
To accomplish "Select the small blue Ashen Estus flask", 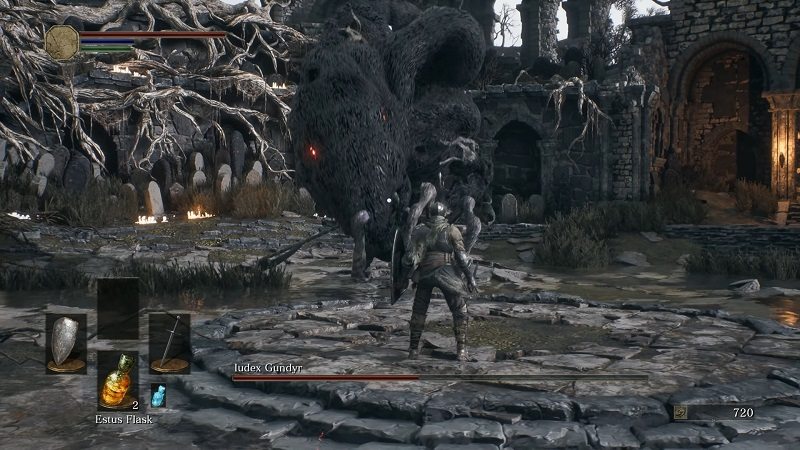I will click(158, 396).
